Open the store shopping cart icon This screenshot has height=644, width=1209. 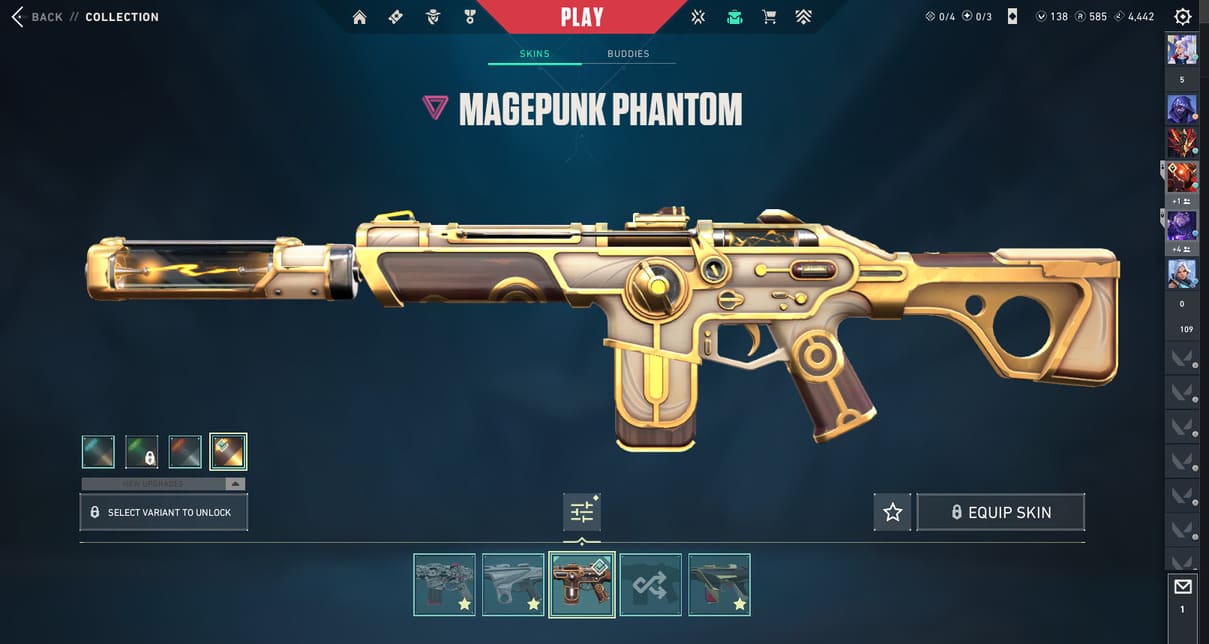769,17
